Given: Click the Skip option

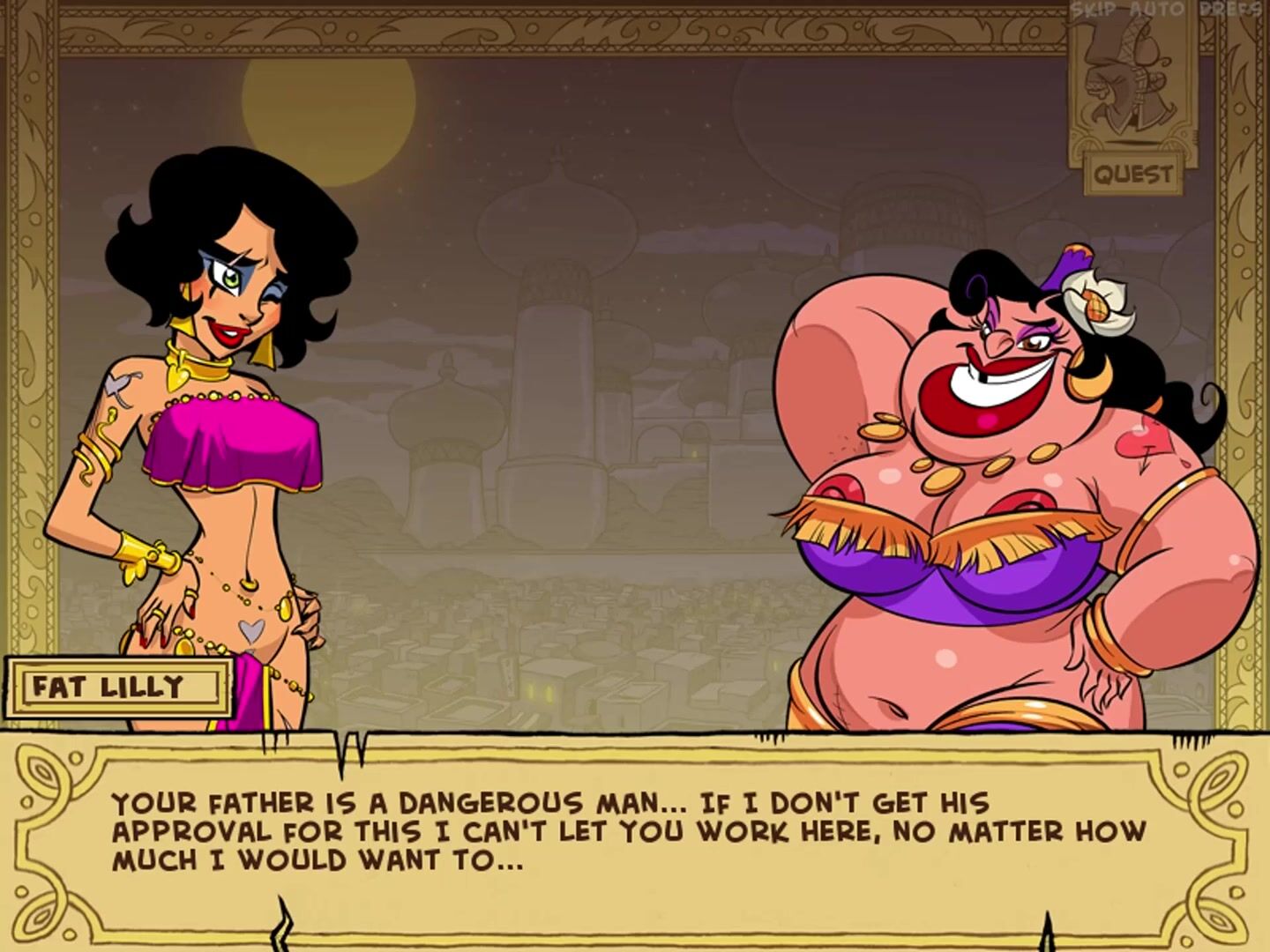Looking at the screenshot, I should 1094,11.
